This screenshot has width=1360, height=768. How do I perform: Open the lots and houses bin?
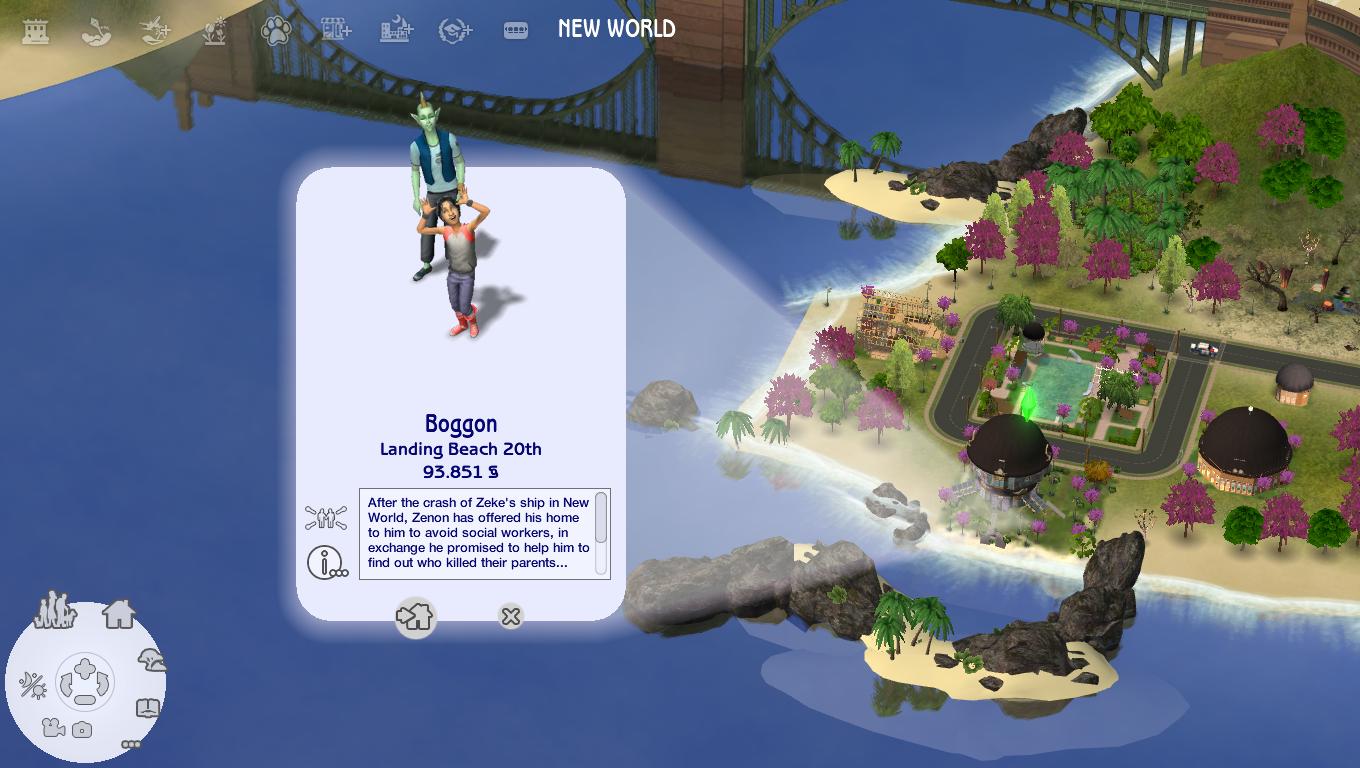pos(119,612)
